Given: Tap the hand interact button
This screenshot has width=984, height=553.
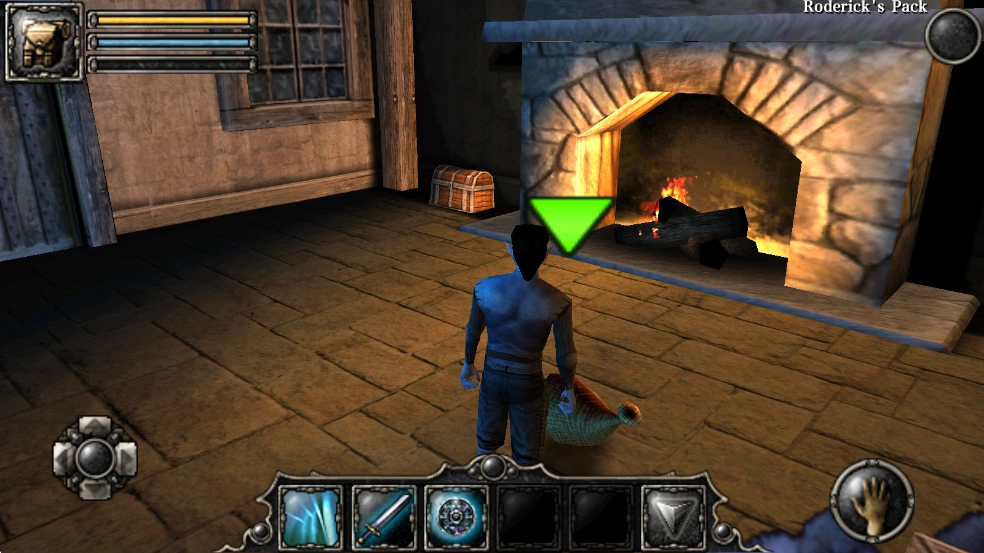Looking at the screenshot, I should coord(872,500).
